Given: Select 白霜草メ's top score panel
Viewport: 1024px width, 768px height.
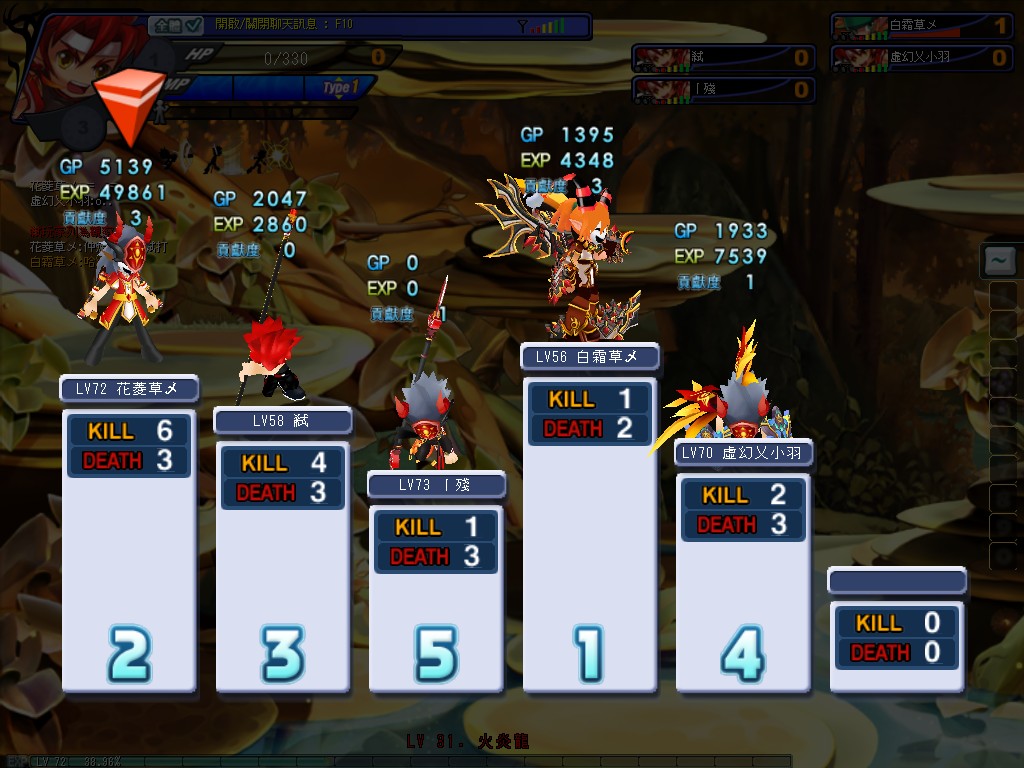Looking at the screenshot, I should pyautogui.click(x=921, y=26).
